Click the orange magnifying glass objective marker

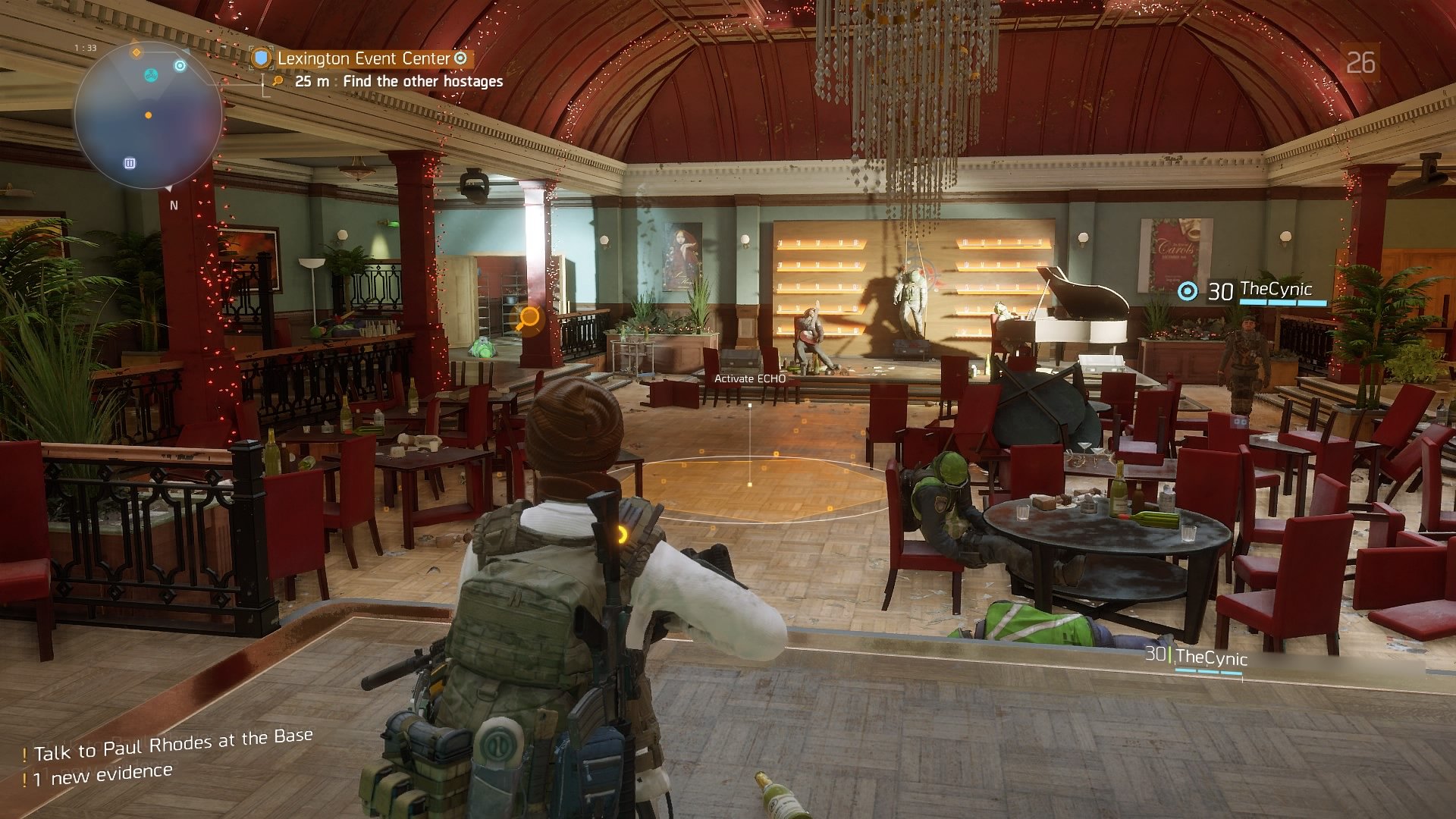point(529,318)
